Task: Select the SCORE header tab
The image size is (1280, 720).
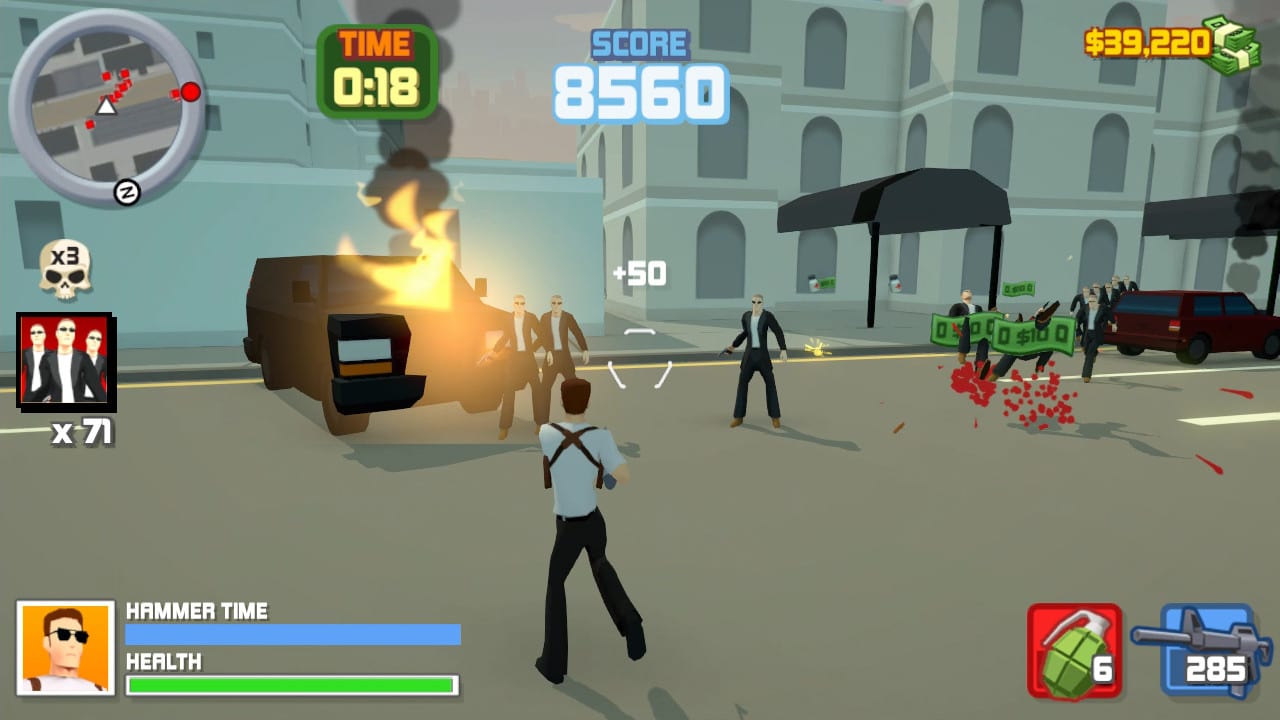Action: [638, 44]
